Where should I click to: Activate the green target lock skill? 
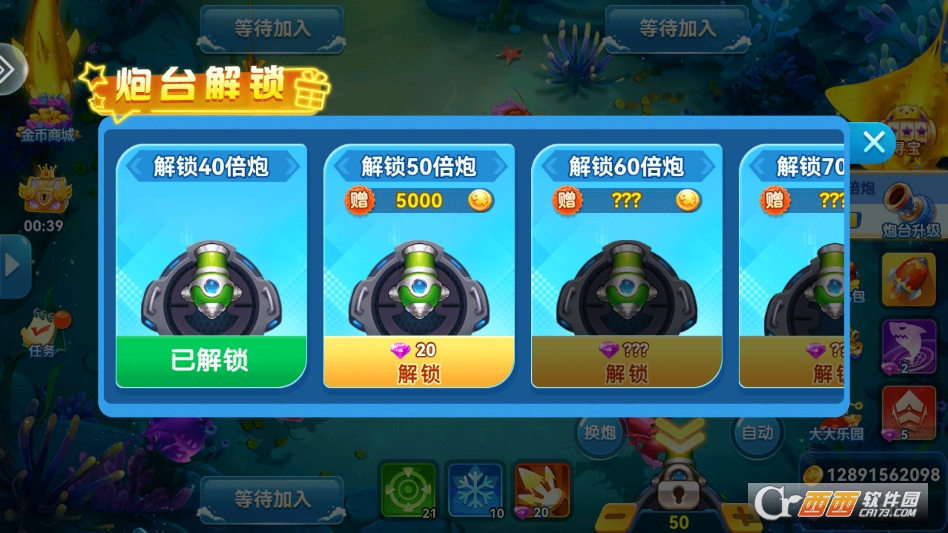point(408,490)
